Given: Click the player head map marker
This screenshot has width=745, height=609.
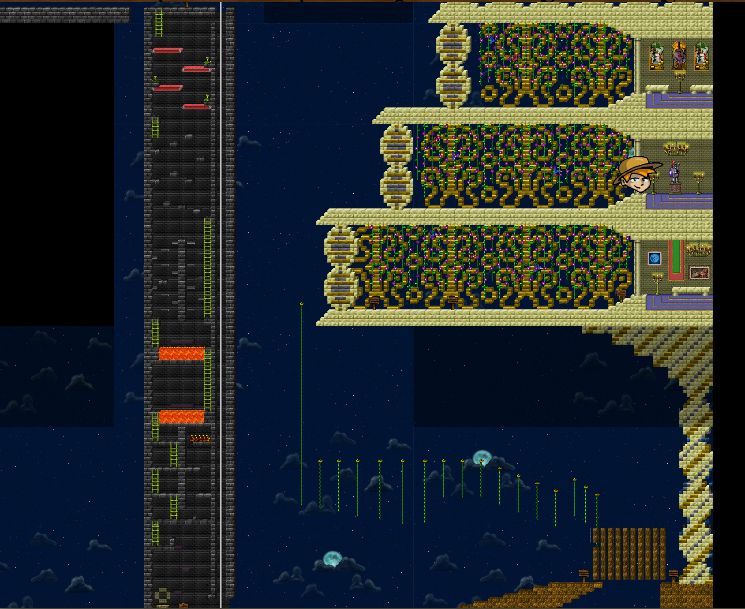Looking at the screenshot, I should click(638, 177).
